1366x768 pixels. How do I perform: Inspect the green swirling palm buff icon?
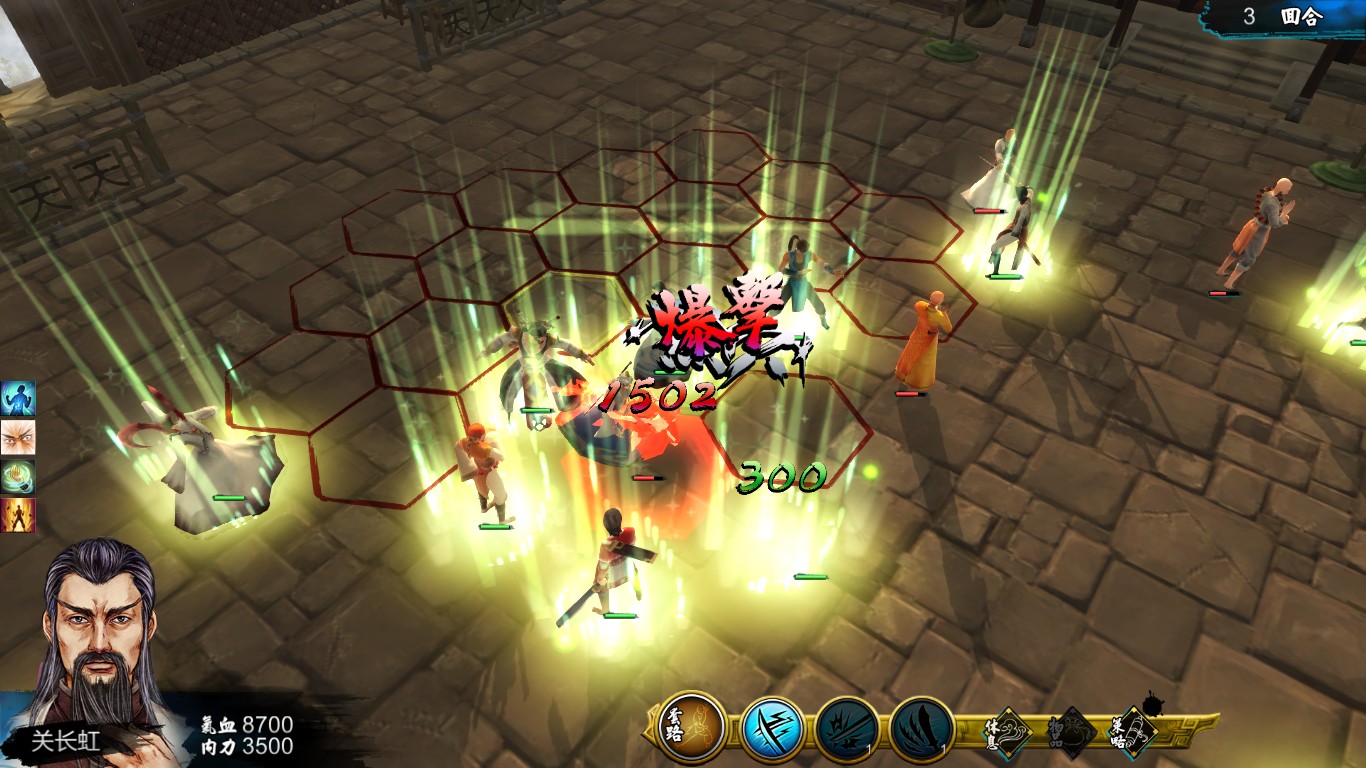tap(18, 476)
